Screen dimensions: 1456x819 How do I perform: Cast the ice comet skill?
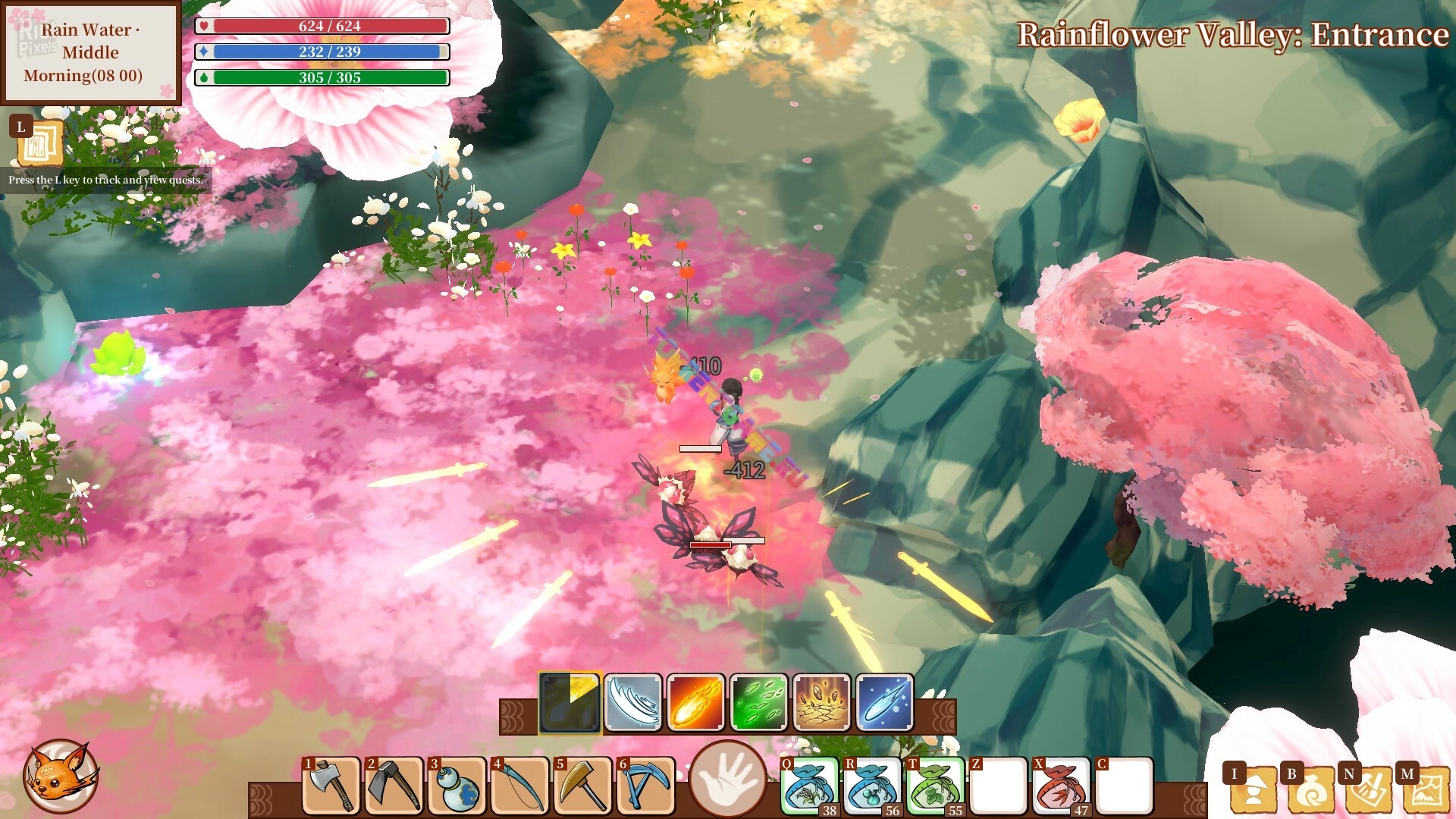[x=885, y=702]
